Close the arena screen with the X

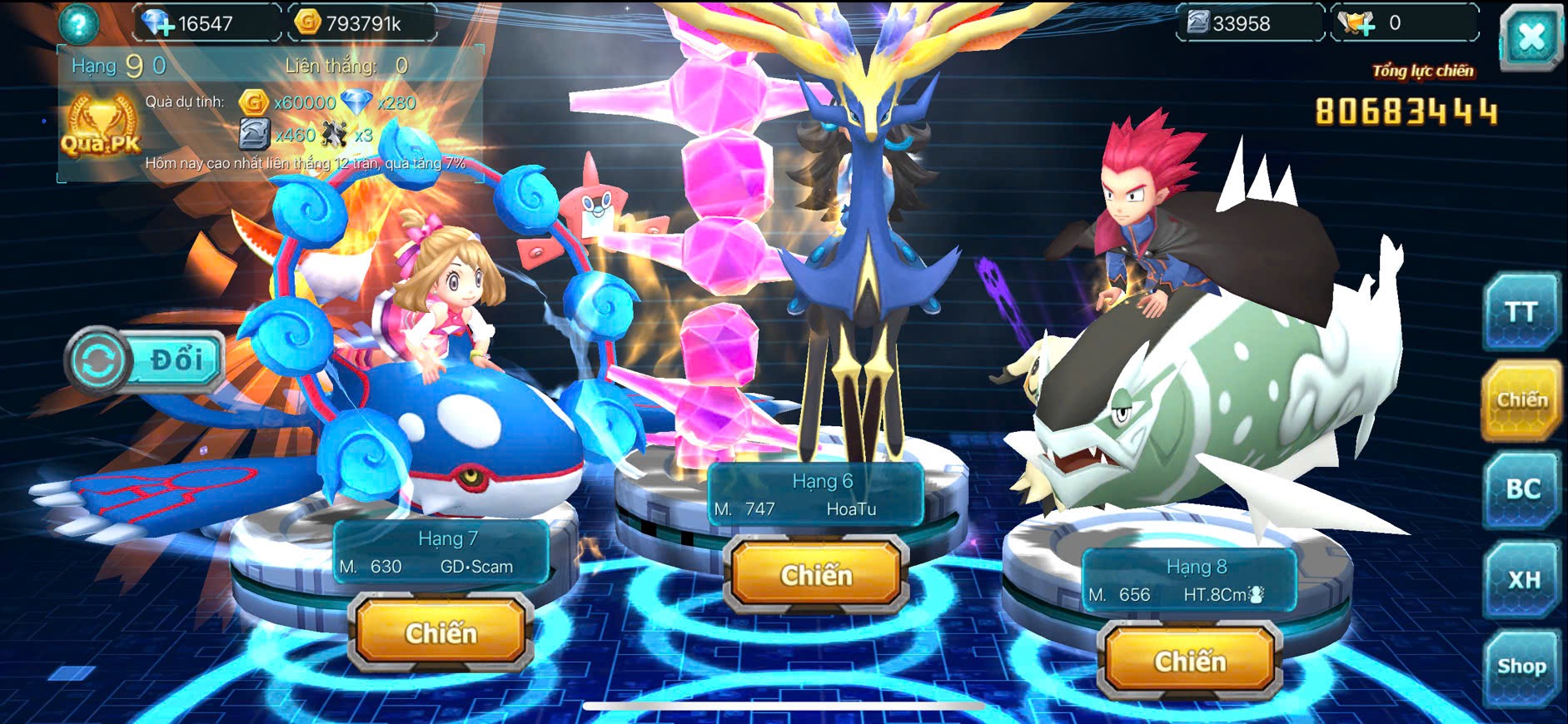pos(1531,37)
